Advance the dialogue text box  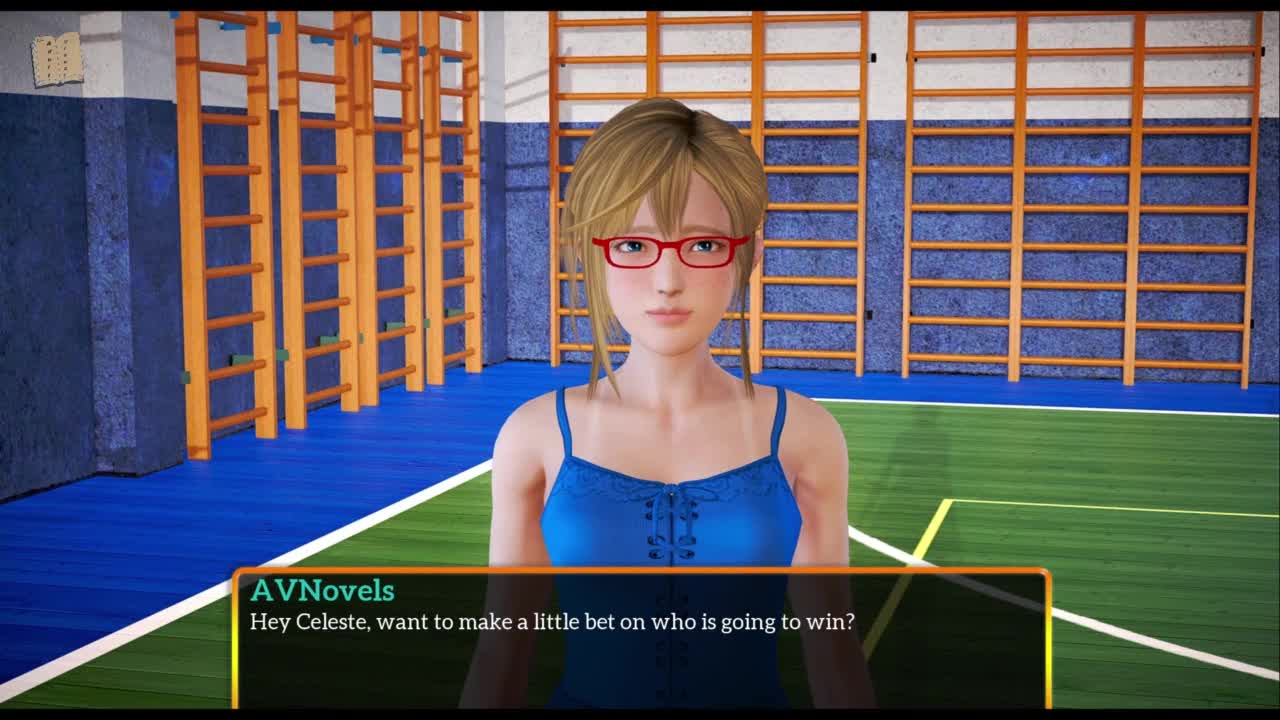pyautogui.click(x=640, y=638)
